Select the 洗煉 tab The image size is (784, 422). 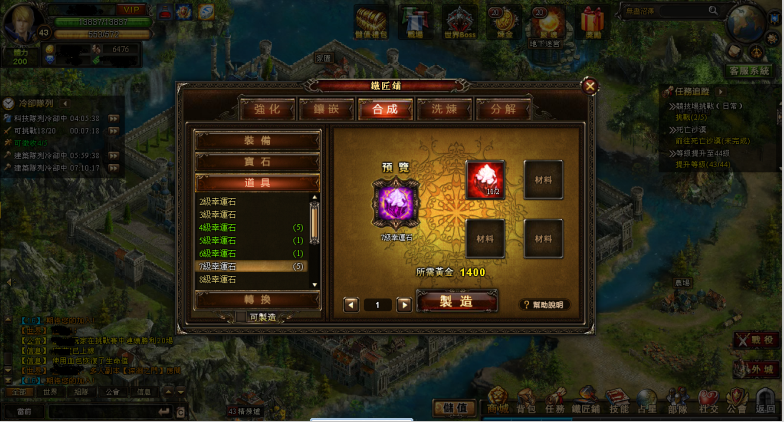click(443, 109)
